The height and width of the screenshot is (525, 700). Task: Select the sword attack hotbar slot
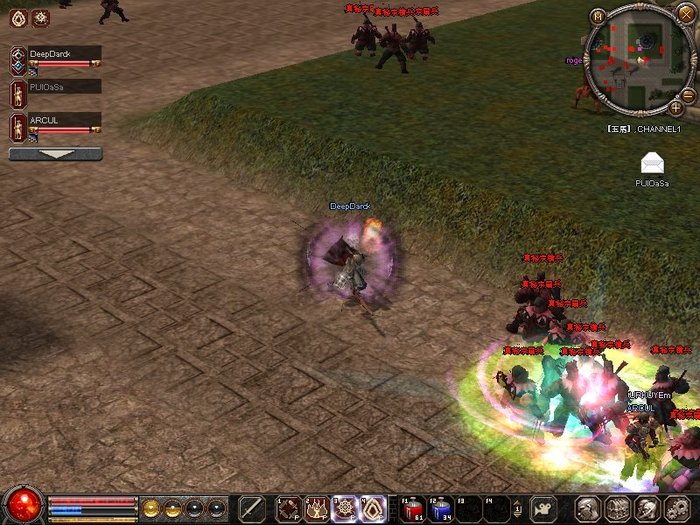[251, 507]
